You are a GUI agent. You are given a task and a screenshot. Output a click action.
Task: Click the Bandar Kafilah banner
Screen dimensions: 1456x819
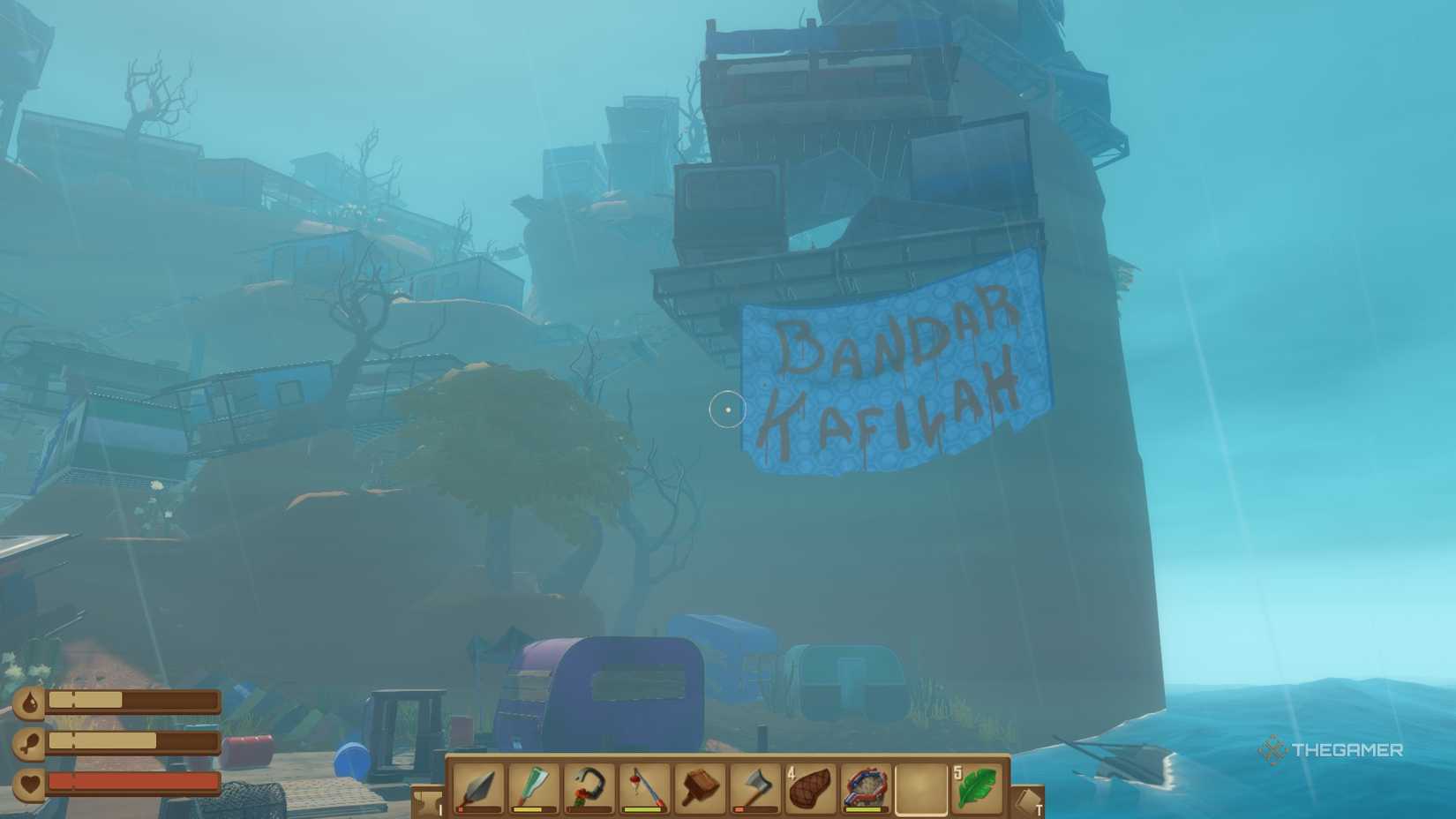click(x=896, y=371)
